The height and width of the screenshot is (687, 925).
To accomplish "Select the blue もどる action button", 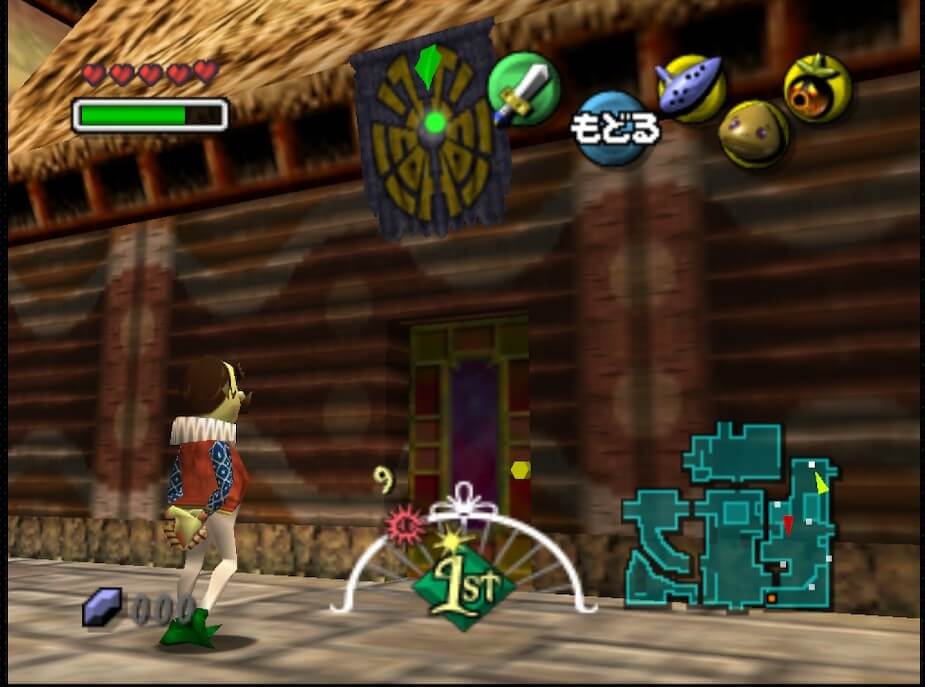I will click(615, 127).
